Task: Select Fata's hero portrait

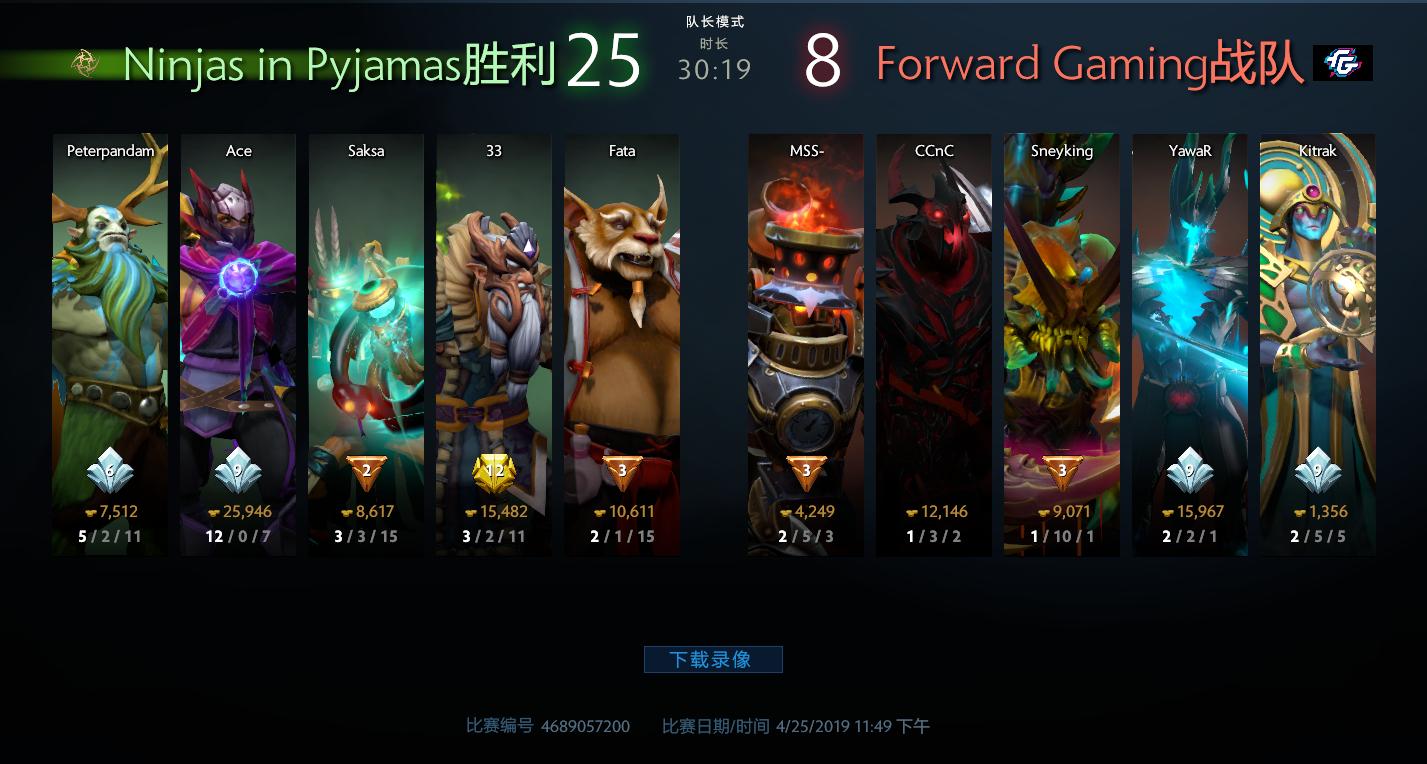Action: [622, 300]
